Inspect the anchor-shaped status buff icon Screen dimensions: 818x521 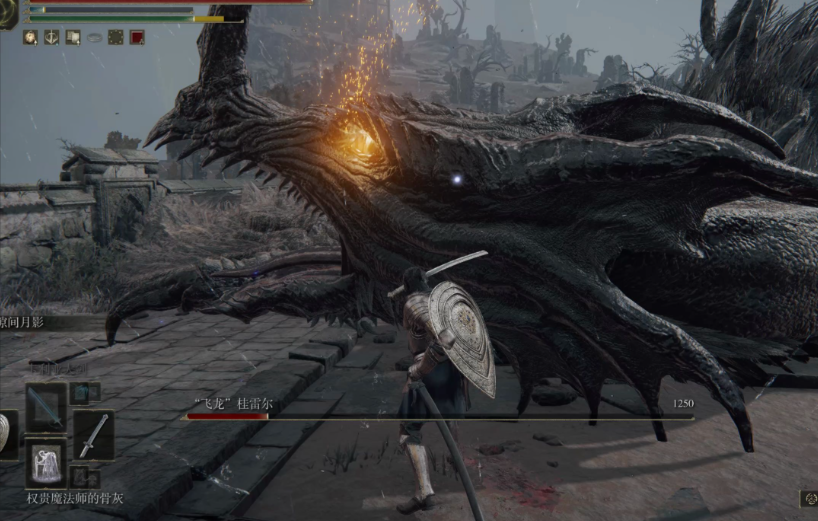coord(52,37)
